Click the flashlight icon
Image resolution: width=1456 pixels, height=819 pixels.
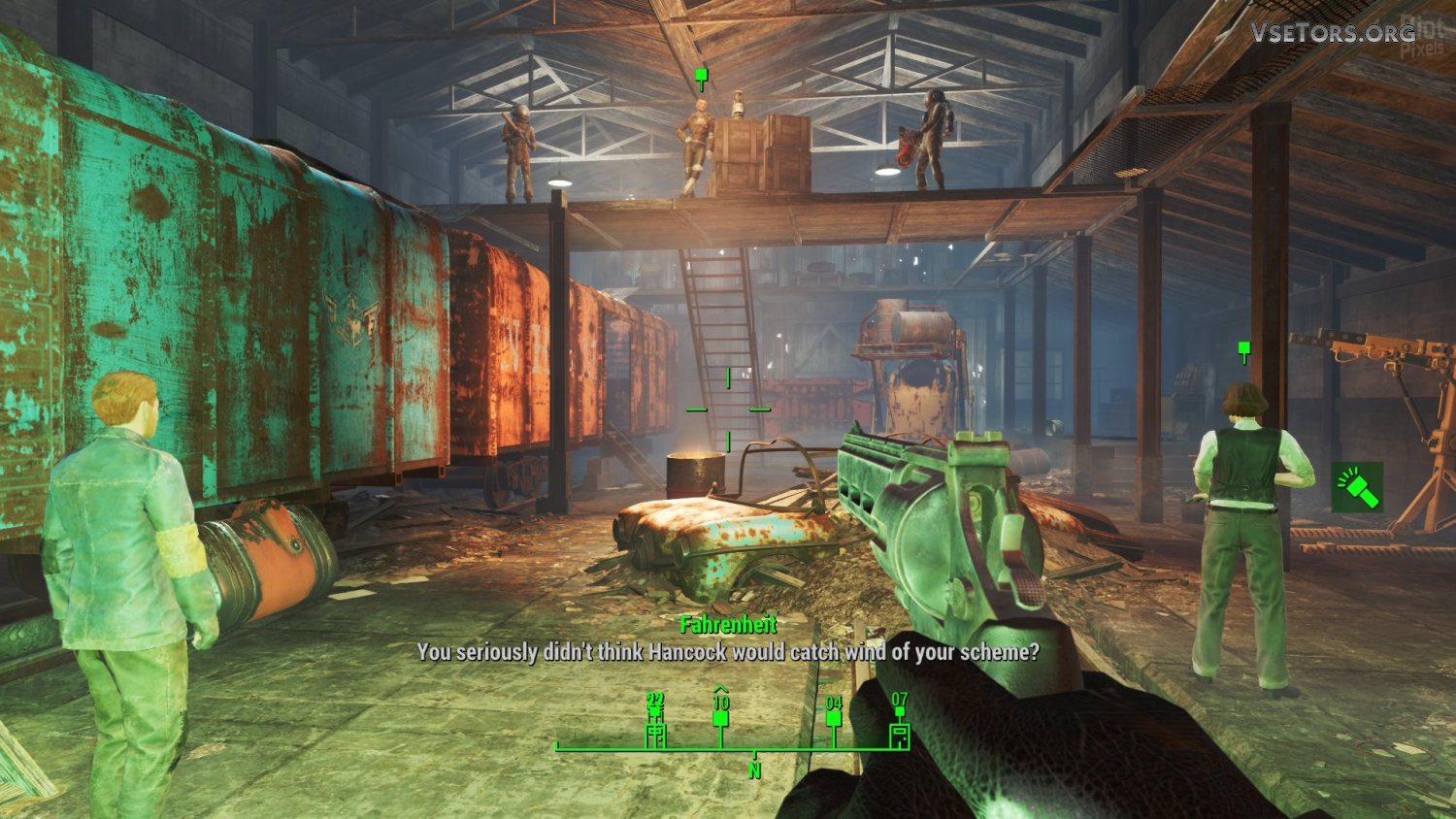(x=1356, y=486)
